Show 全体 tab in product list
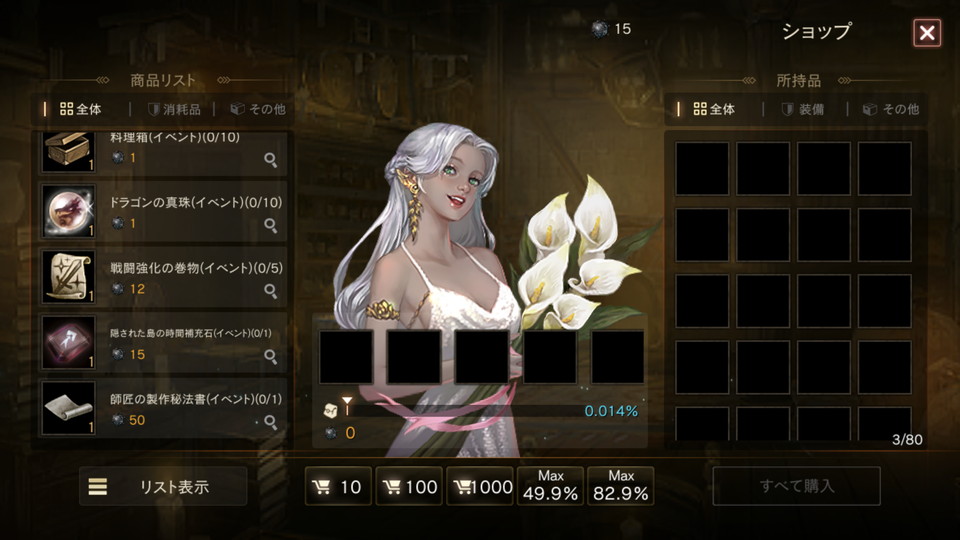960x540 pixels. (x=81, y=109)
